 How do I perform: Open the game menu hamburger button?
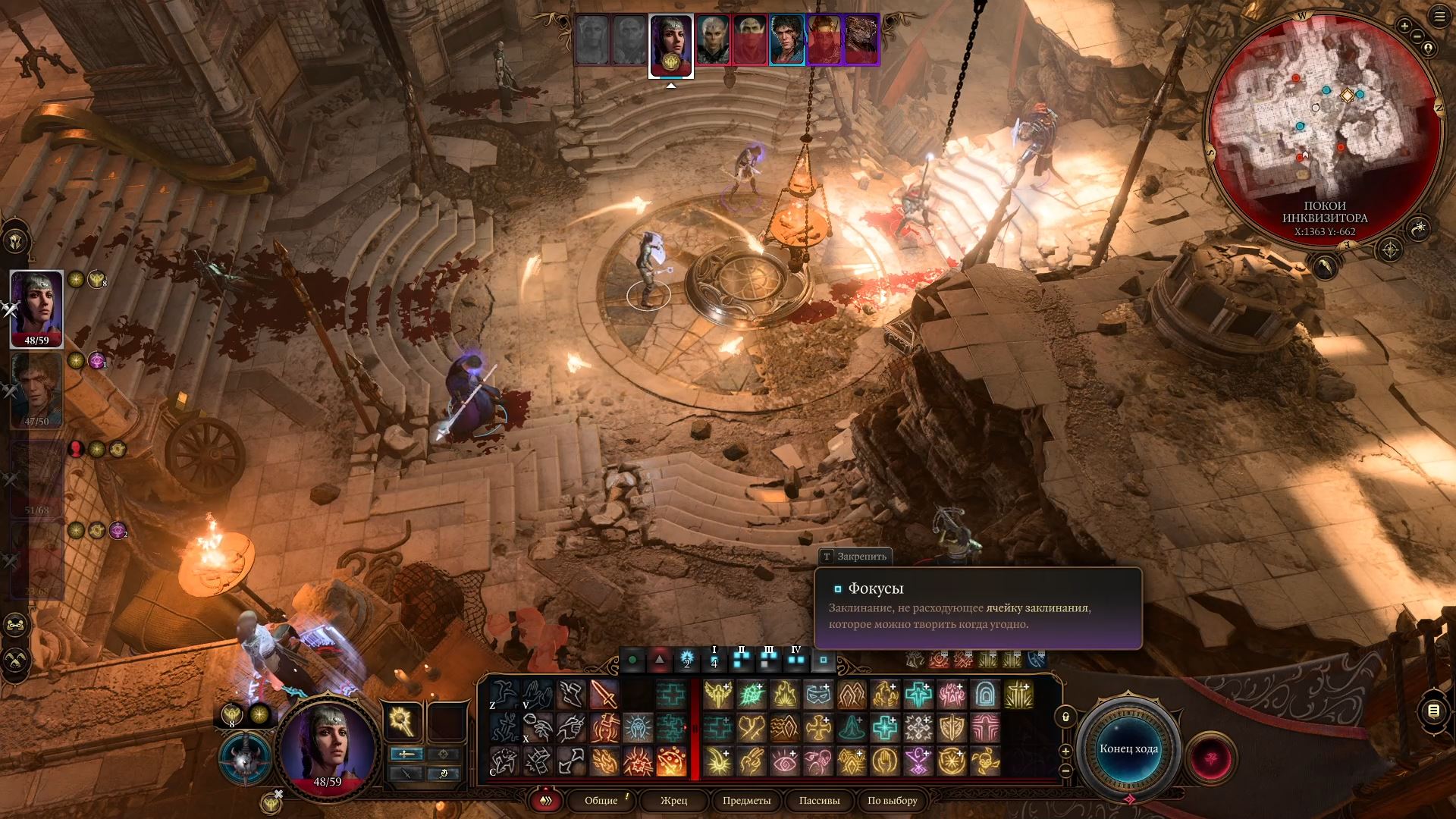tap(1439, 18)
